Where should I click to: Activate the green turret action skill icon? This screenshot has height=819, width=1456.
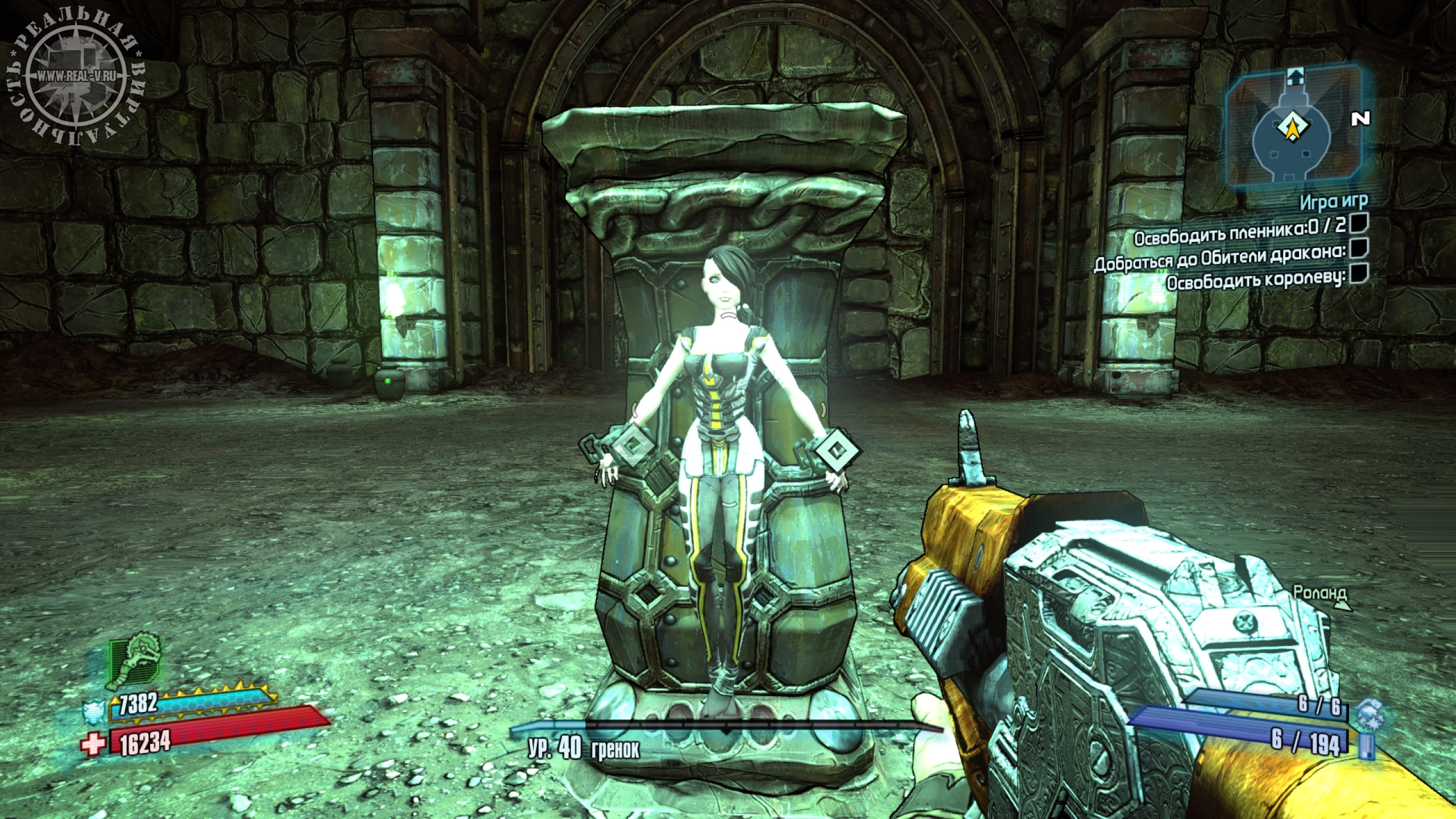(x=135, y=663)
